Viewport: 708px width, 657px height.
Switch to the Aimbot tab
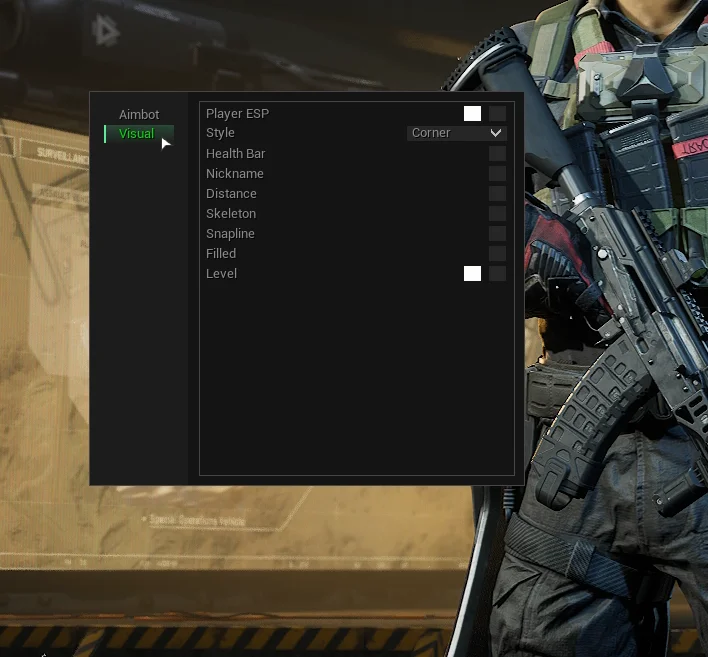coord(139,114)
